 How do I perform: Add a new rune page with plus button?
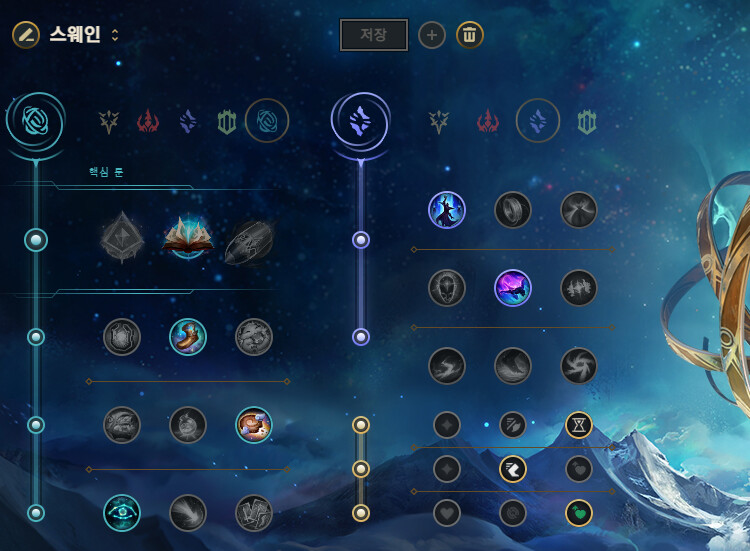point(431,35)
